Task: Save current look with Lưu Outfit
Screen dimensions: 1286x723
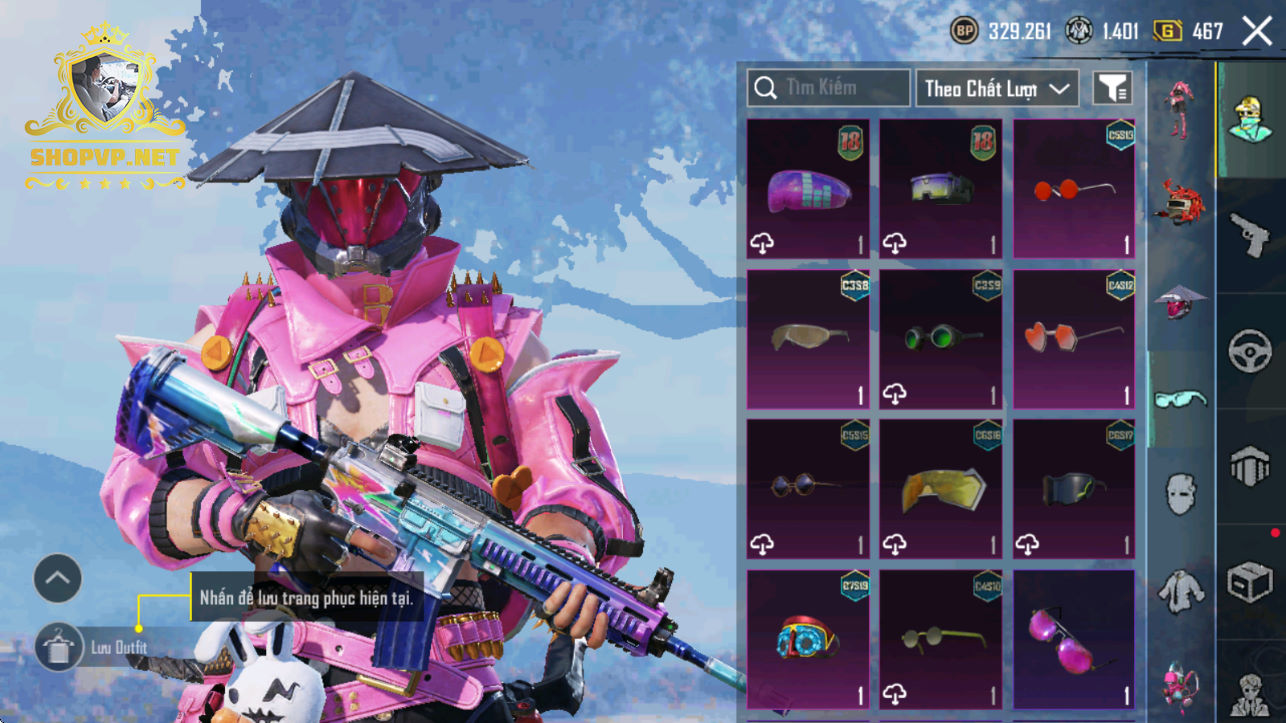Action: (x=58, y=647)
